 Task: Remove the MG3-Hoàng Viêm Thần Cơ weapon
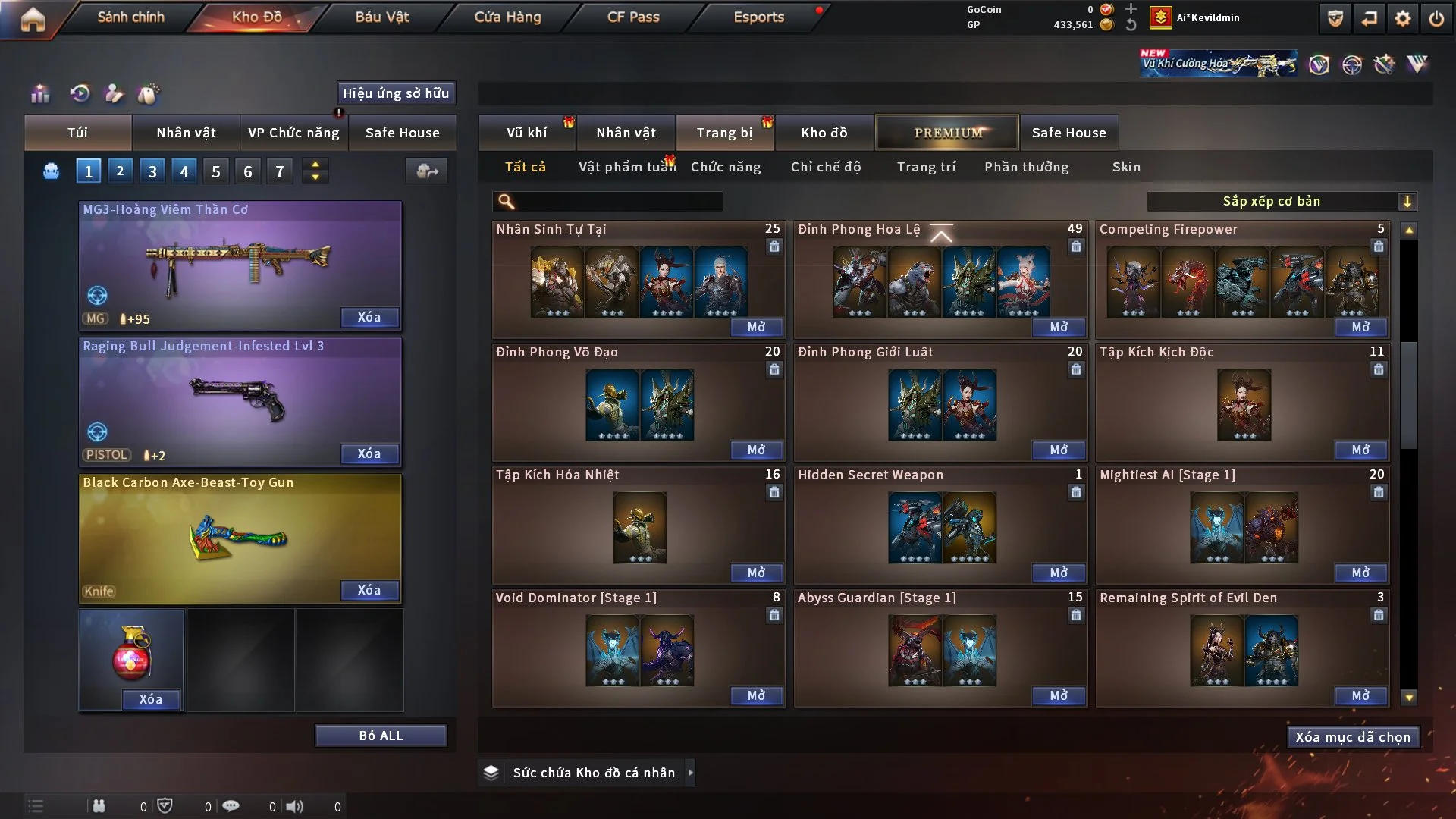pos(369,317)
